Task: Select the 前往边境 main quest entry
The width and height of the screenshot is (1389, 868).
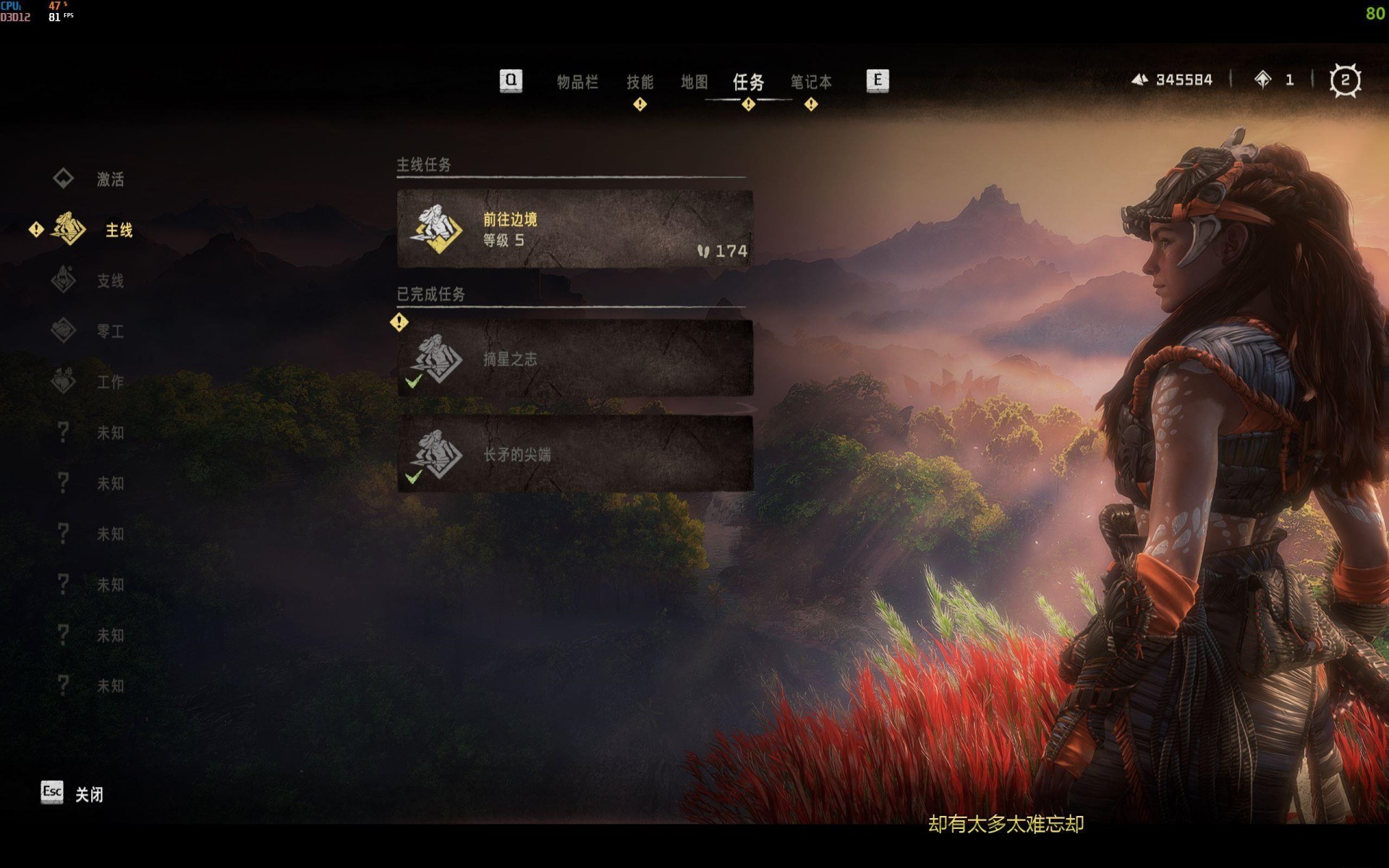Action: 574,229
